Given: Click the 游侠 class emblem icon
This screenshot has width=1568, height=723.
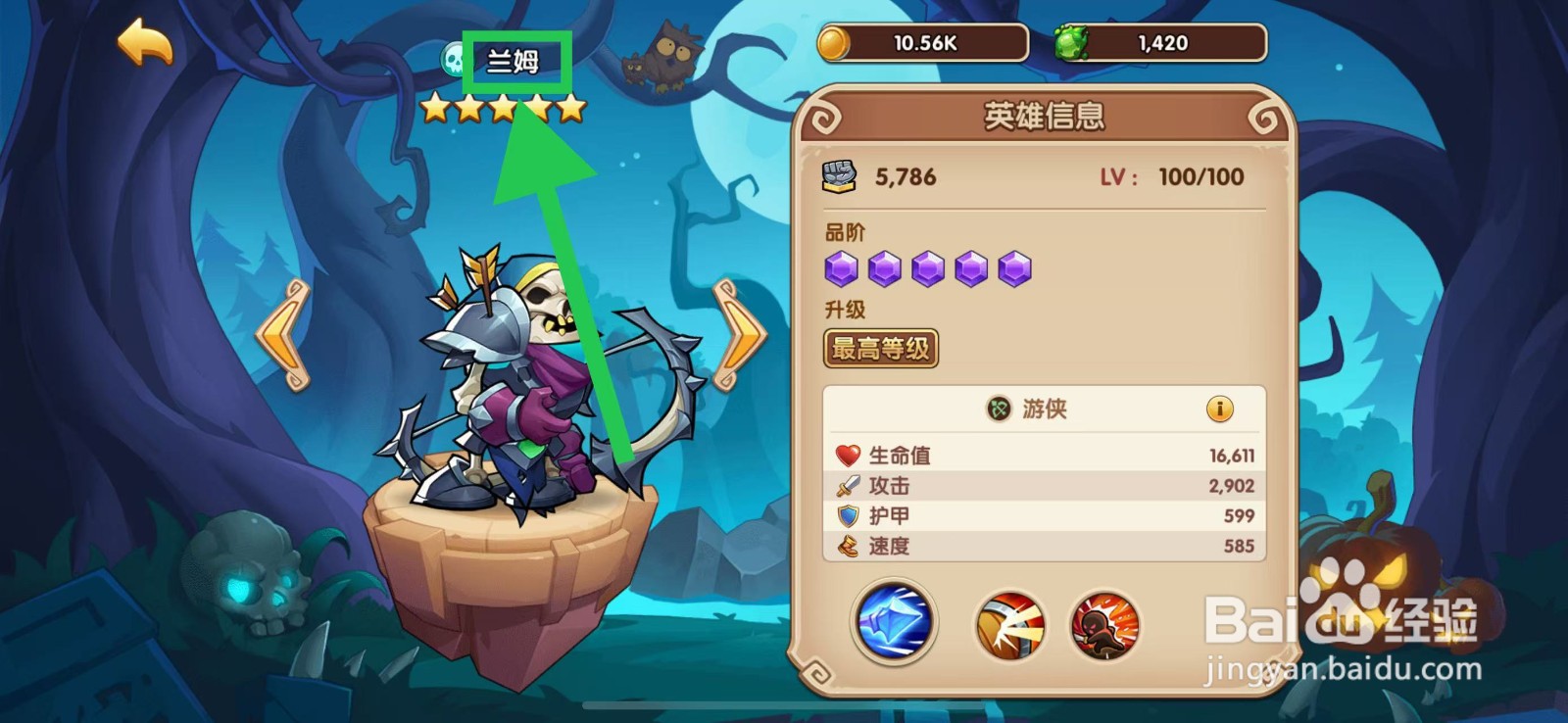Looking at the screenshot, I should click(1001, 410).
